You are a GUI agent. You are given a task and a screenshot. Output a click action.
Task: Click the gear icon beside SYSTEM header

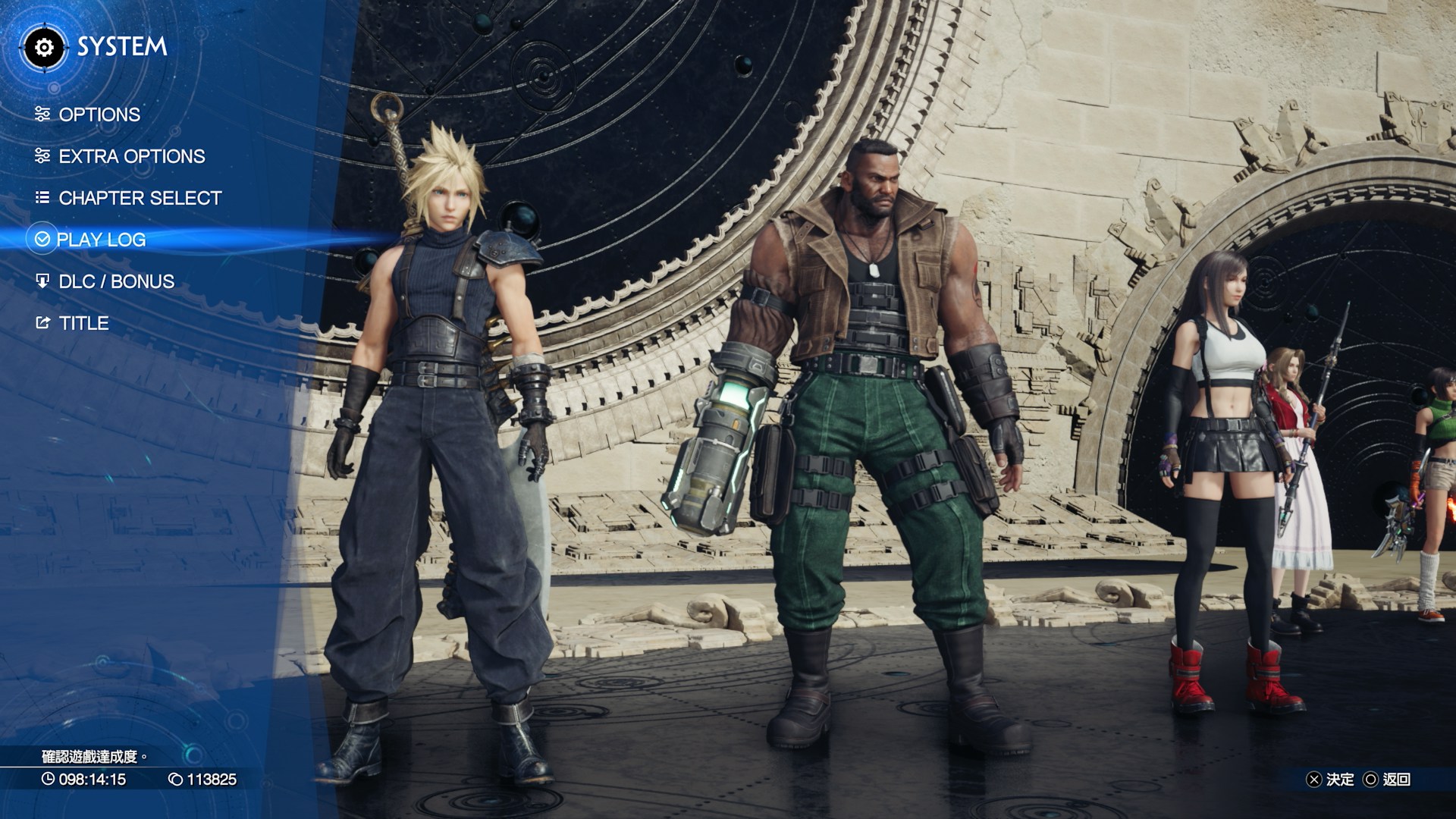[x=45, y=48]
